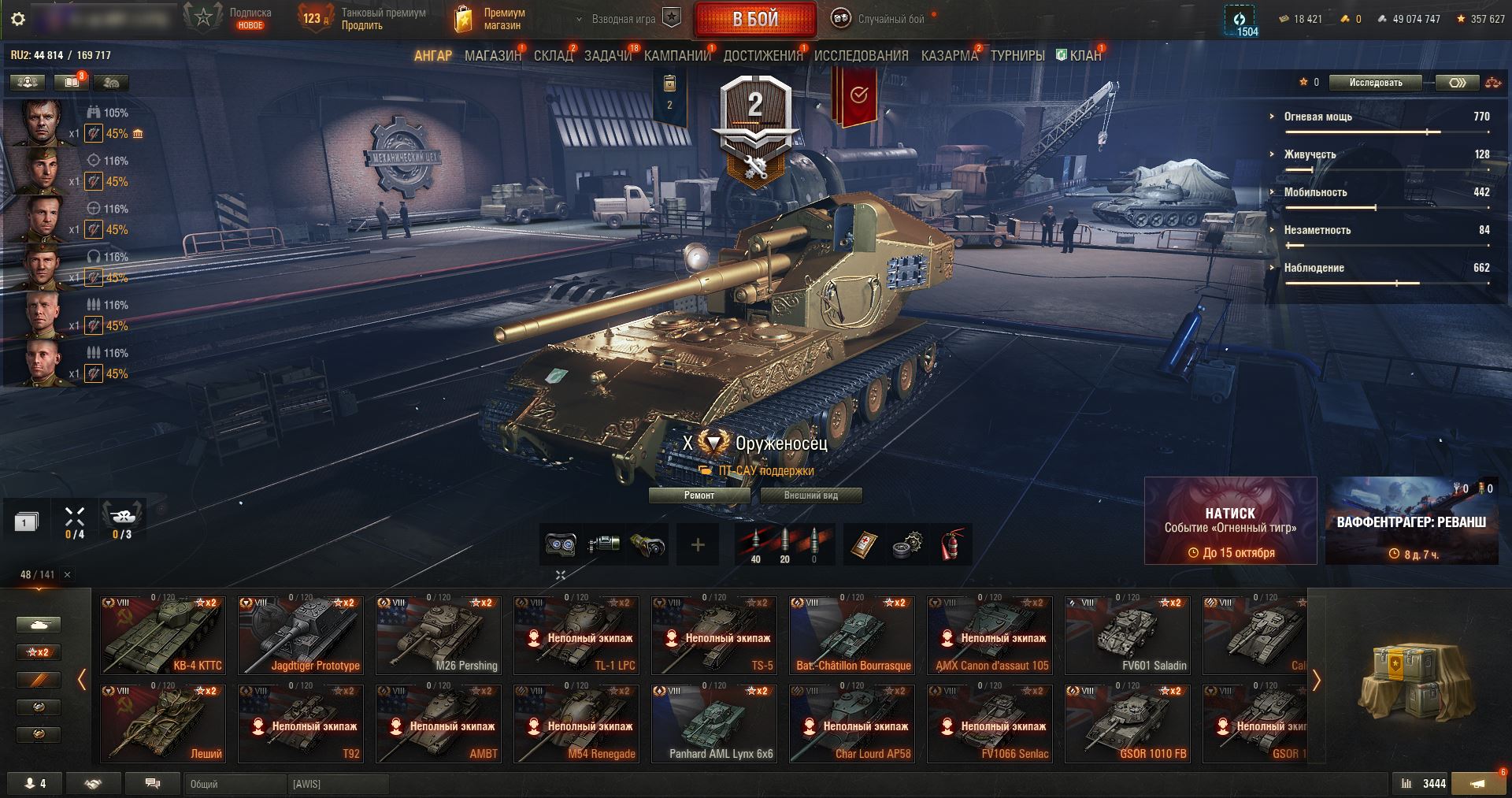Open the settings gear menu
Screen dimensions: 1512x798
(18, 19)
